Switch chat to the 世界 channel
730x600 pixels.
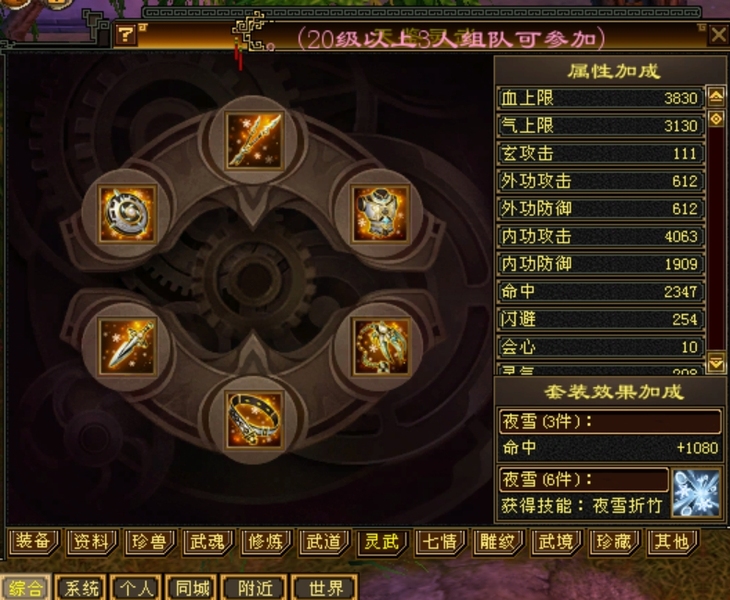[326, 588]
